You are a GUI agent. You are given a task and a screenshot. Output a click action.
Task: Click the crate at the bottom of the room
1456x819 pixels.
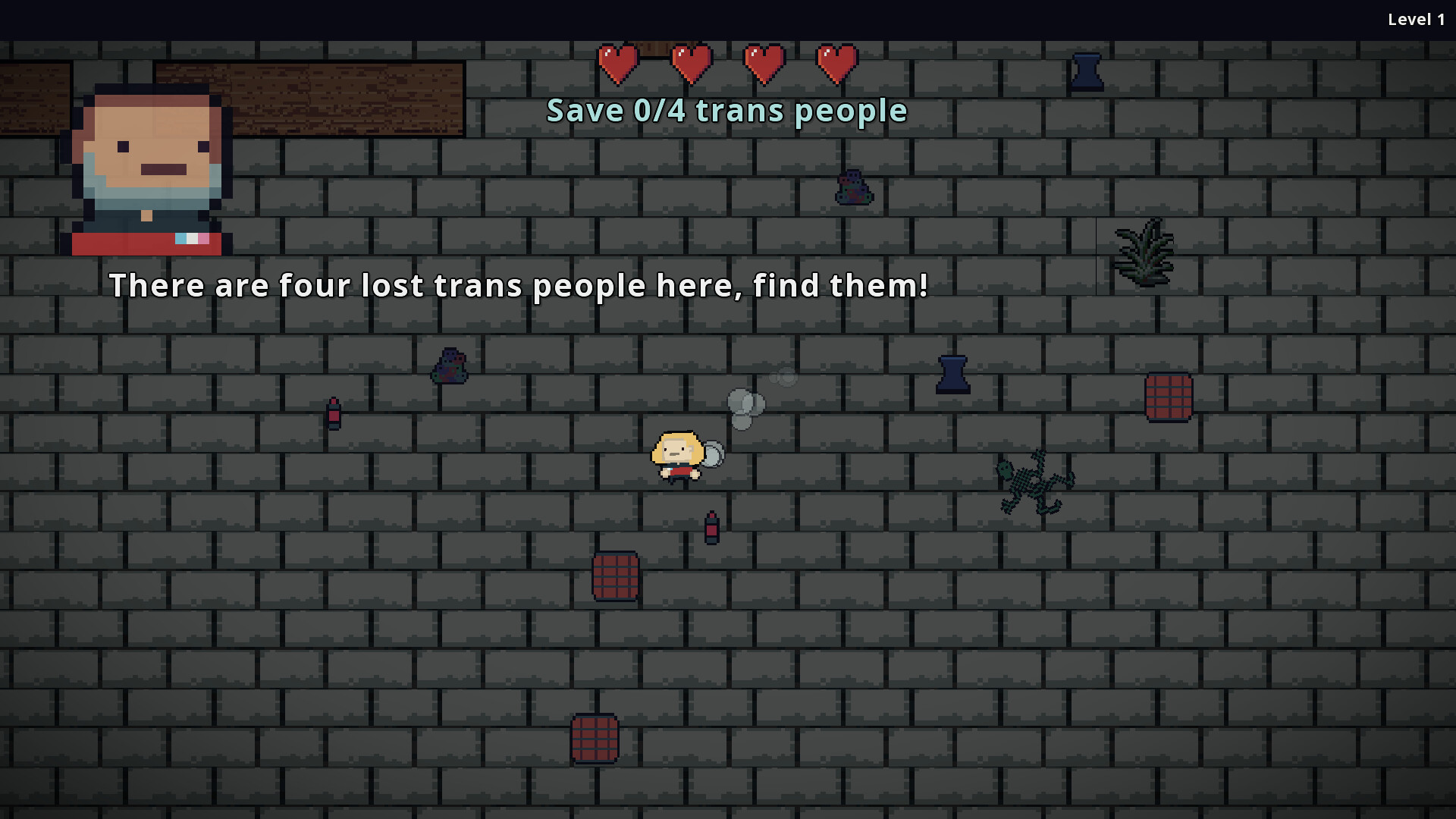[x=596, y=739]
